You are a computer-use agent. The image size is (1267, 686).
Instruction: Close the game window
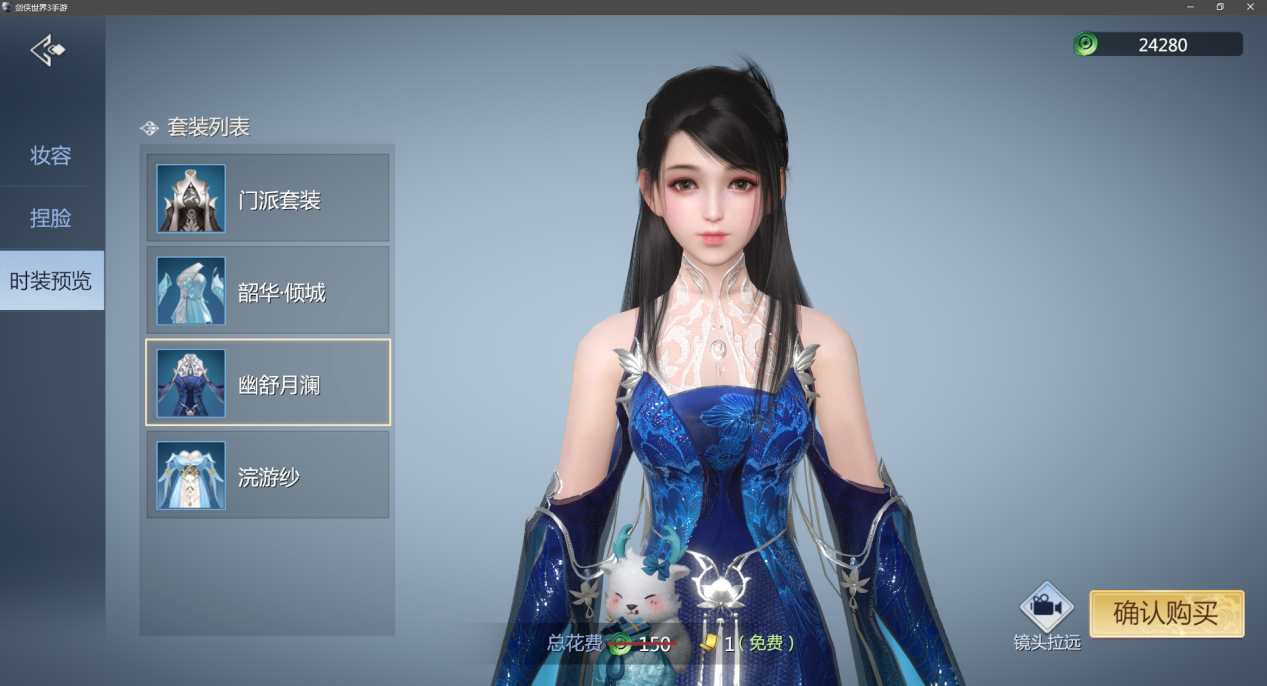coord(1250,7)
